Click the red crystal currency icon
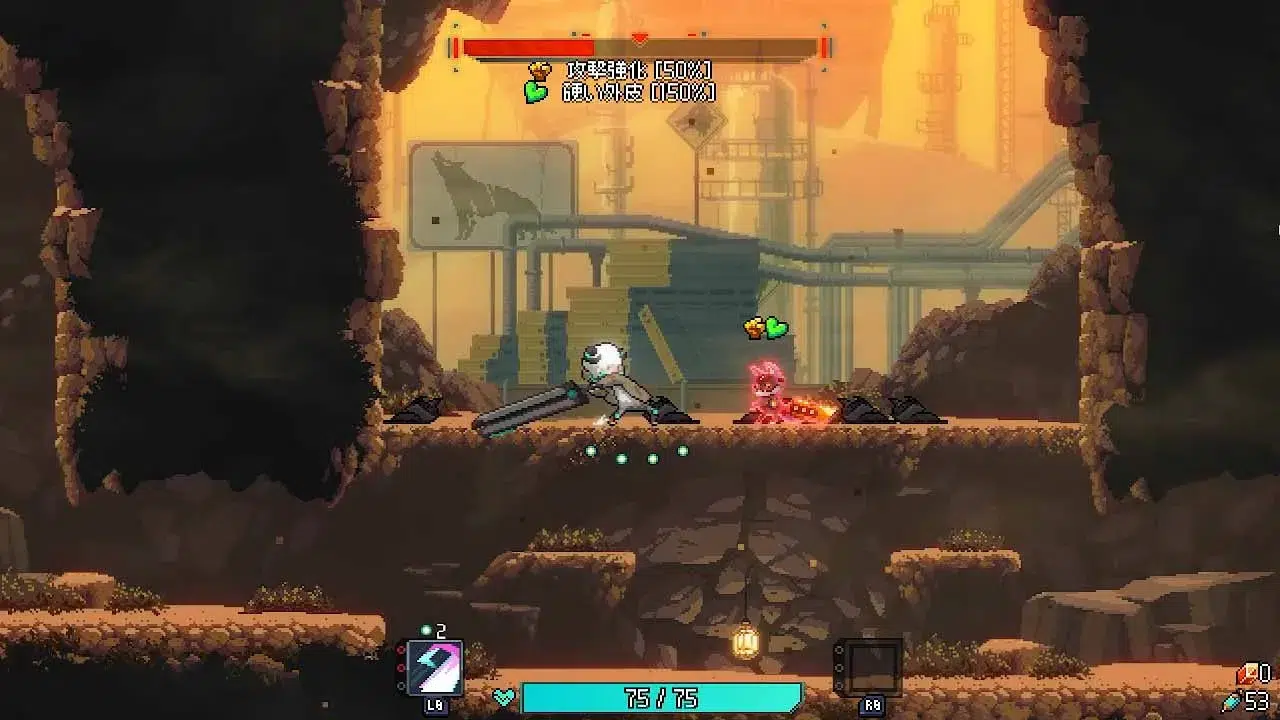 [1246, 675]
